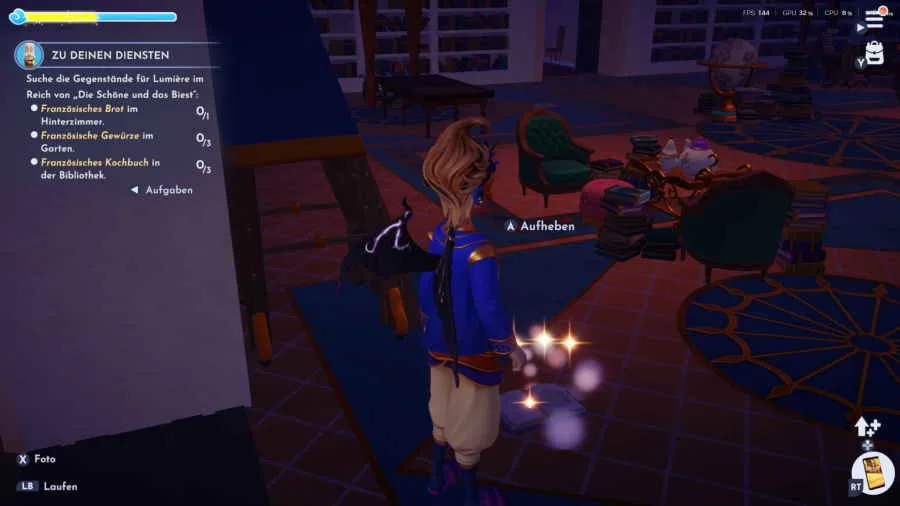This screenshot has height=506, width=900.
Task: Open the backpack inventory
Action: 875,54
